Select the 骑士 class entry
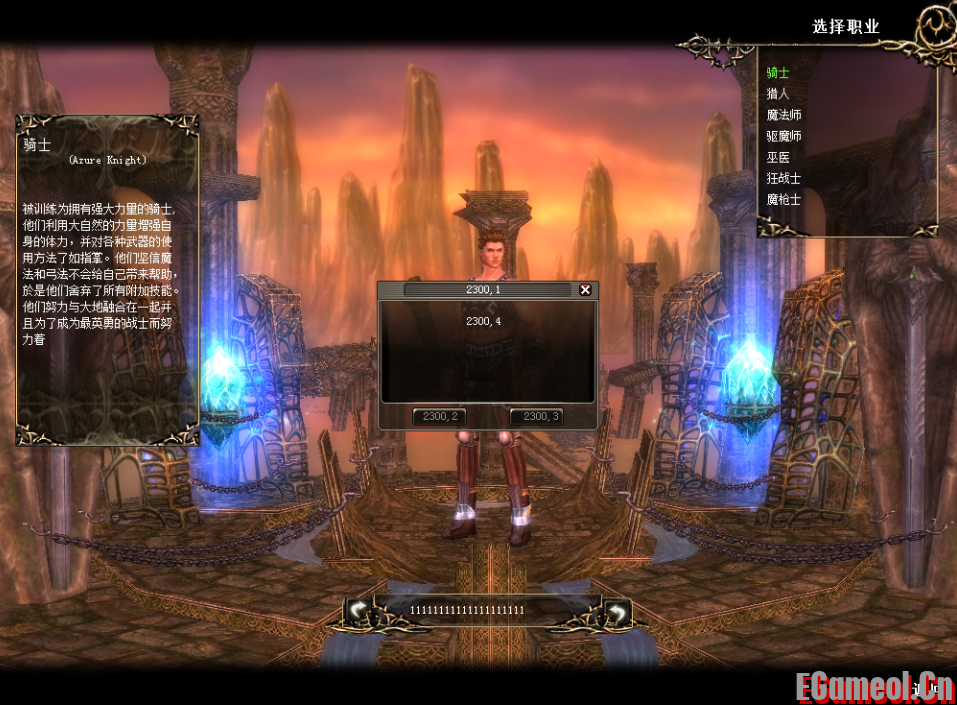Image resolution: width=957 pixels, height=705 pixels. [778, 73]
